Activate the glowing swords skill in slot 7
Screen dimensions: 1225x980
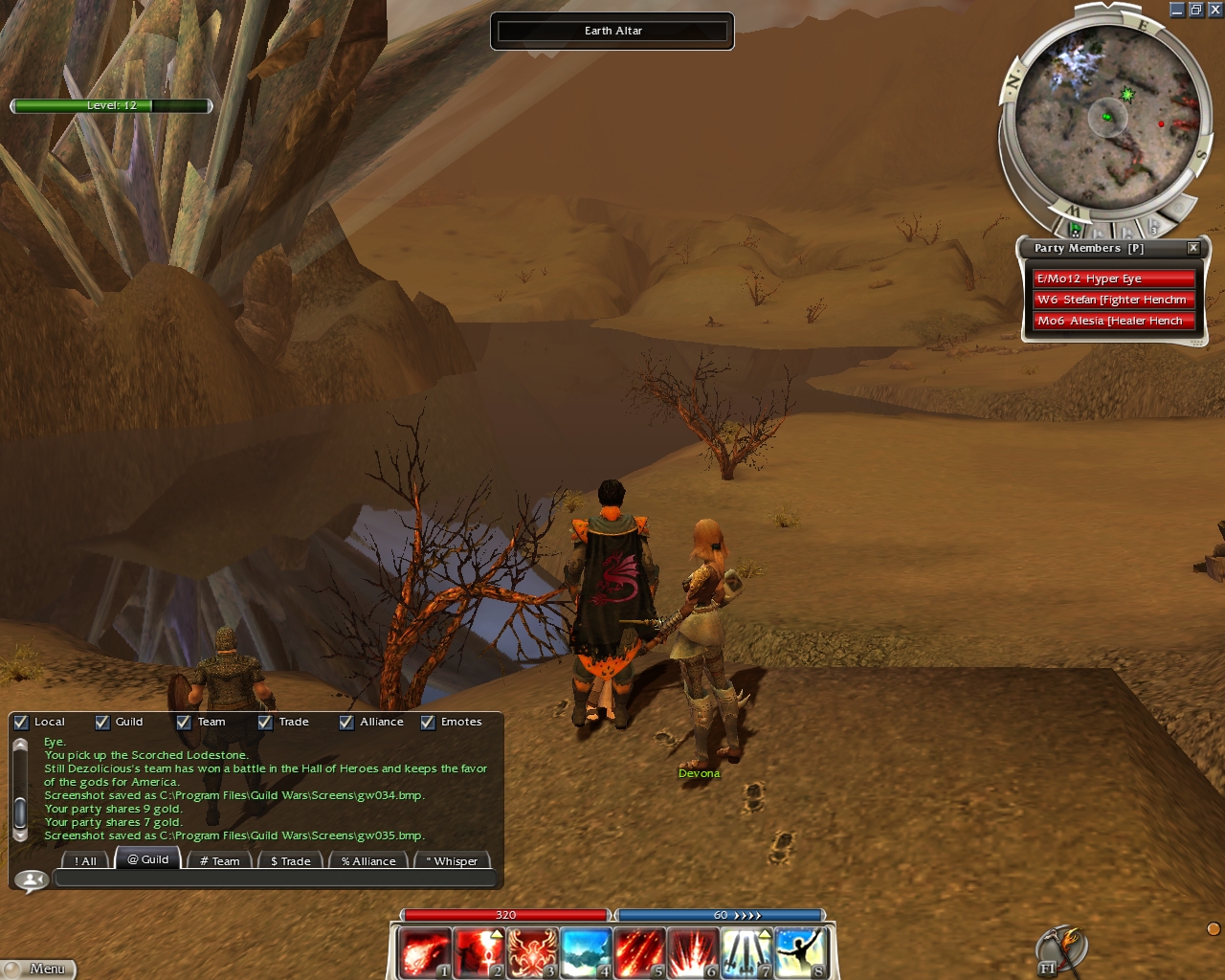click(746, 952)
